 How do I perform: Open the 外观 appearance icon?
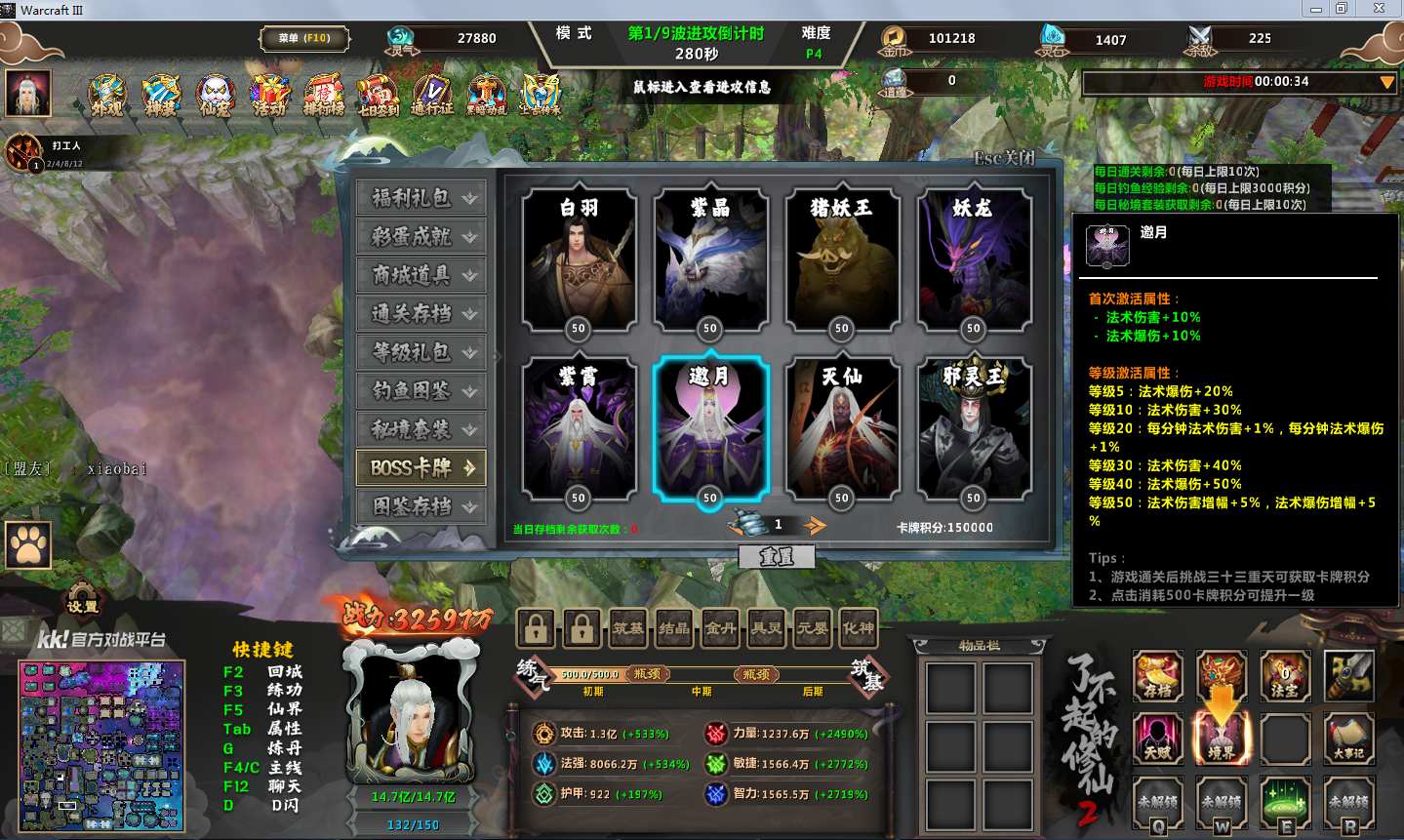[x=107, y=96]
